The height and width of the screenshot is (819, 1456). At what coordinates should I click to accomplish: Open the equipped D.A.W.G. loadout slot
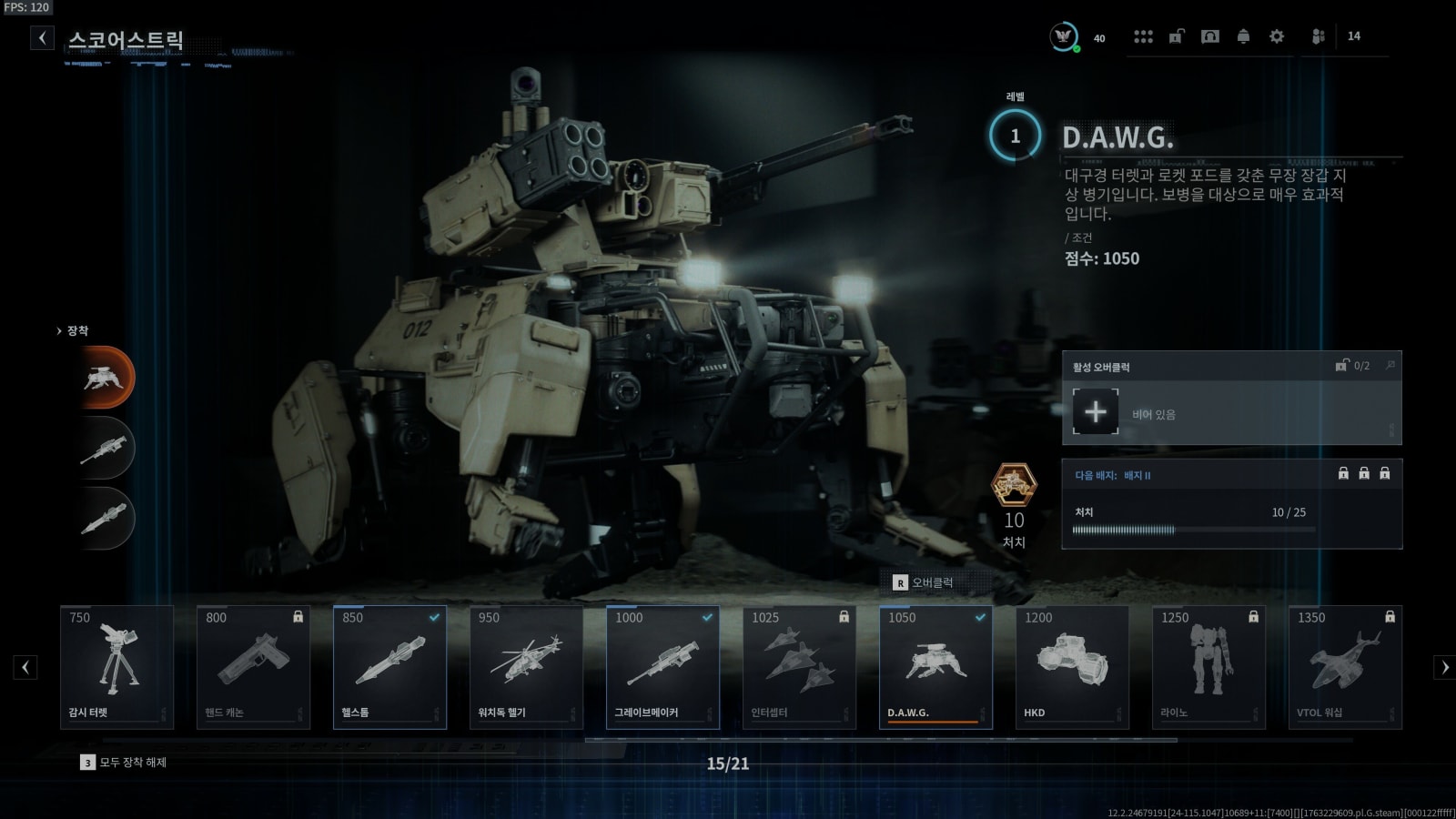[x=105, y=377]
